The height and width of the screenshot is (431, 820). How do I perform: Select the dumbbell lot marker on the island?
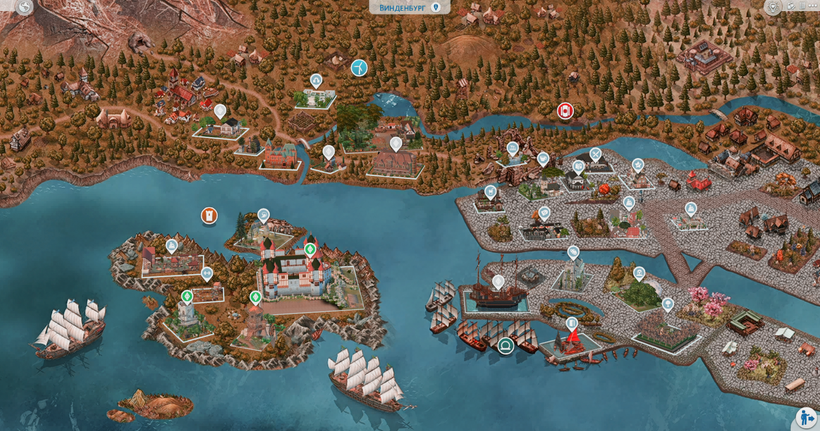(x=206, y=273)
